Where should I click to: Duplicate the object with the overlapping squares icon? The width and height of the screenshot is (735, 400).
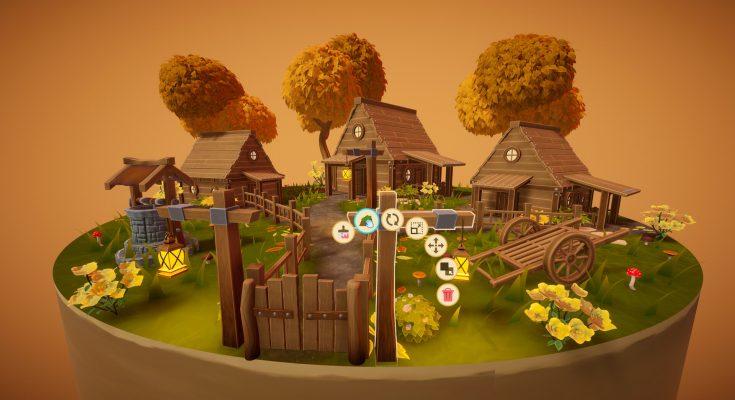click(x=447, y=269)
